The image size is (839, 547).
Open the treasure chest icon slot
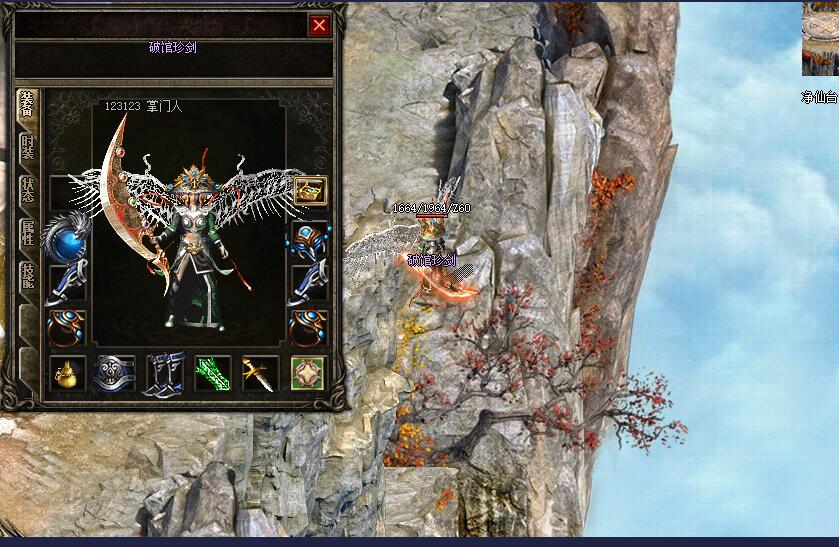(308, 190)
